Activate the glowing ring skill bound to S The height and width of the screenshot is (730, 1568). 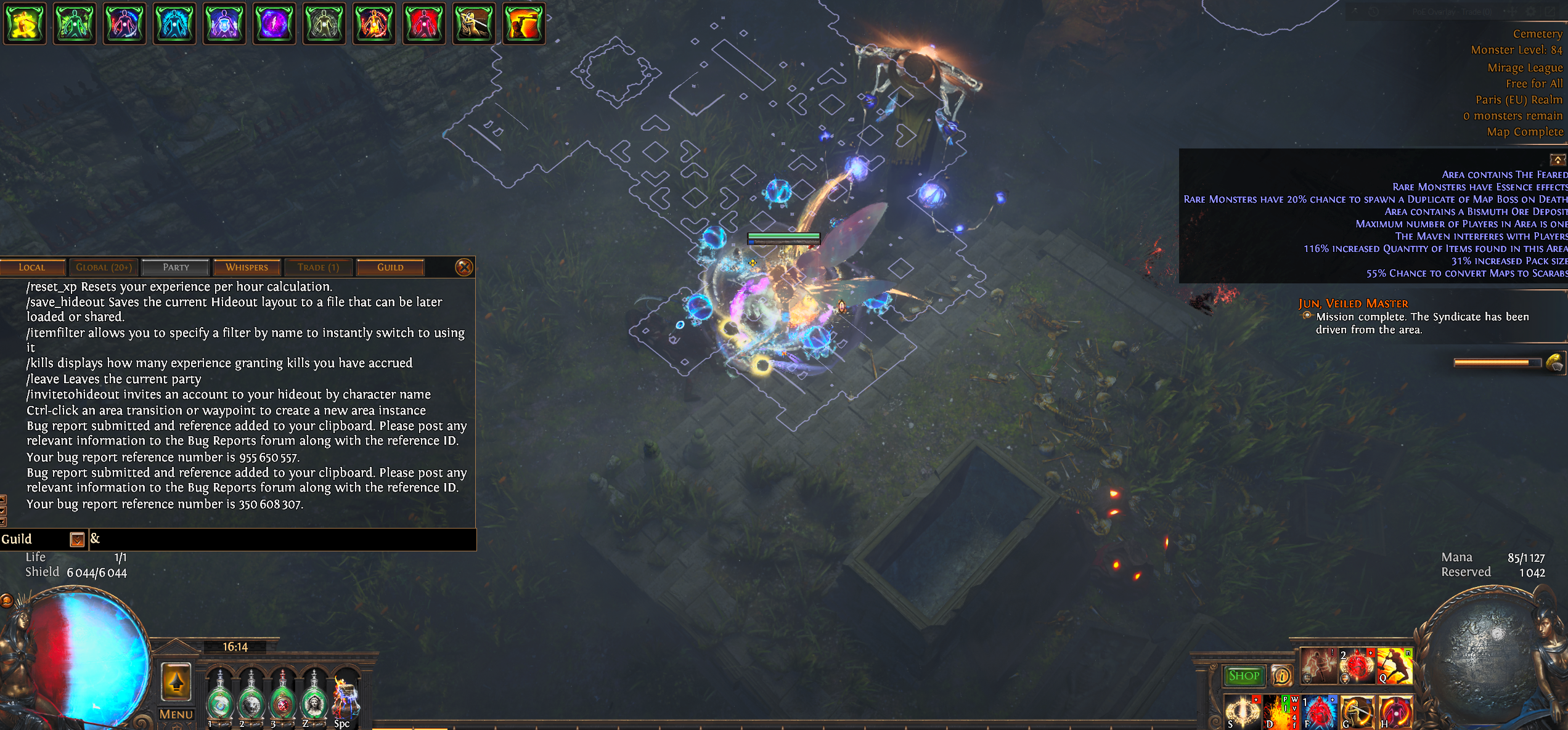point(1243,712)
